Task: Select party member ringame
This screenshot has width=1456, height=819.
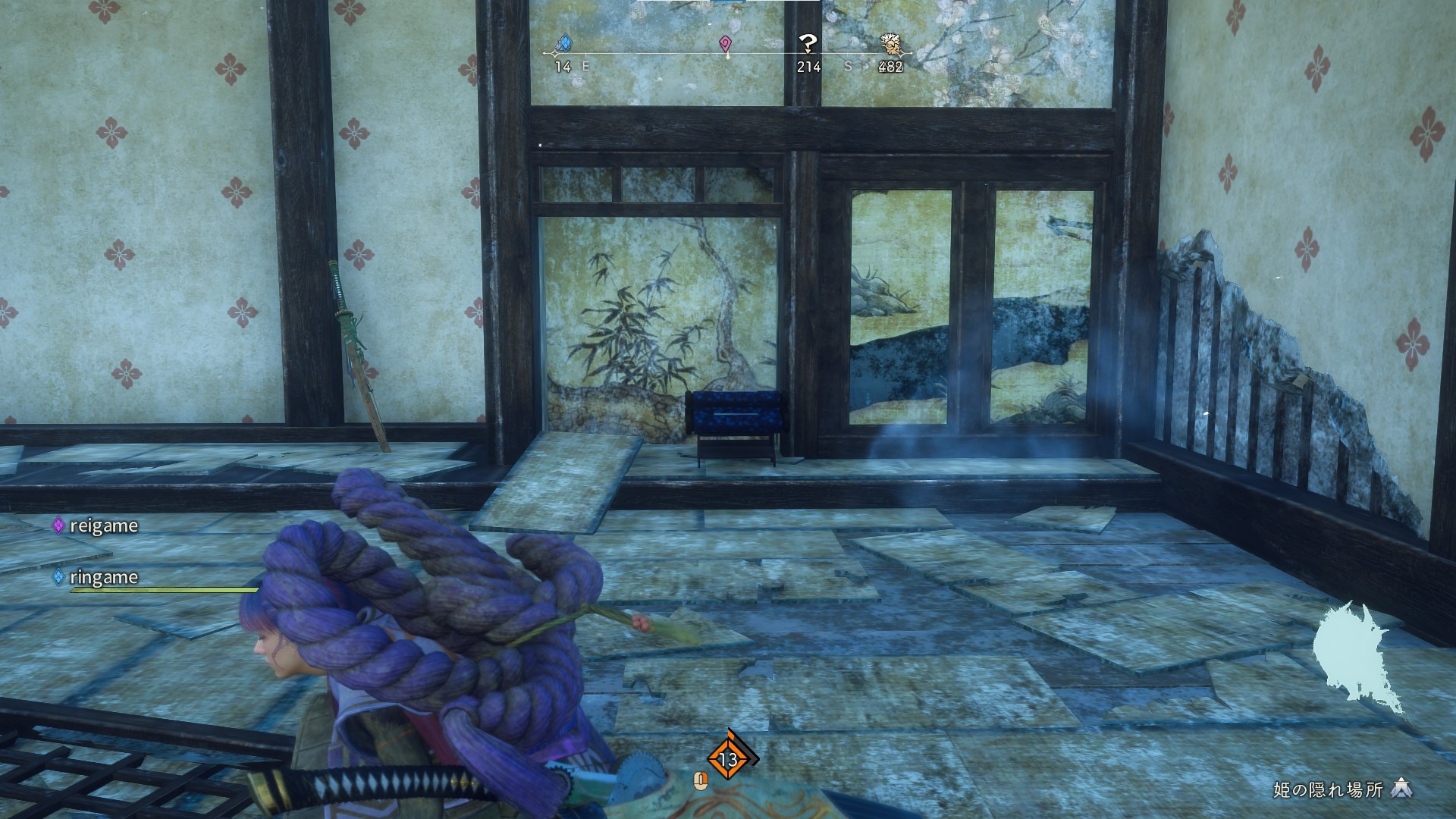Action: (103, 577)
